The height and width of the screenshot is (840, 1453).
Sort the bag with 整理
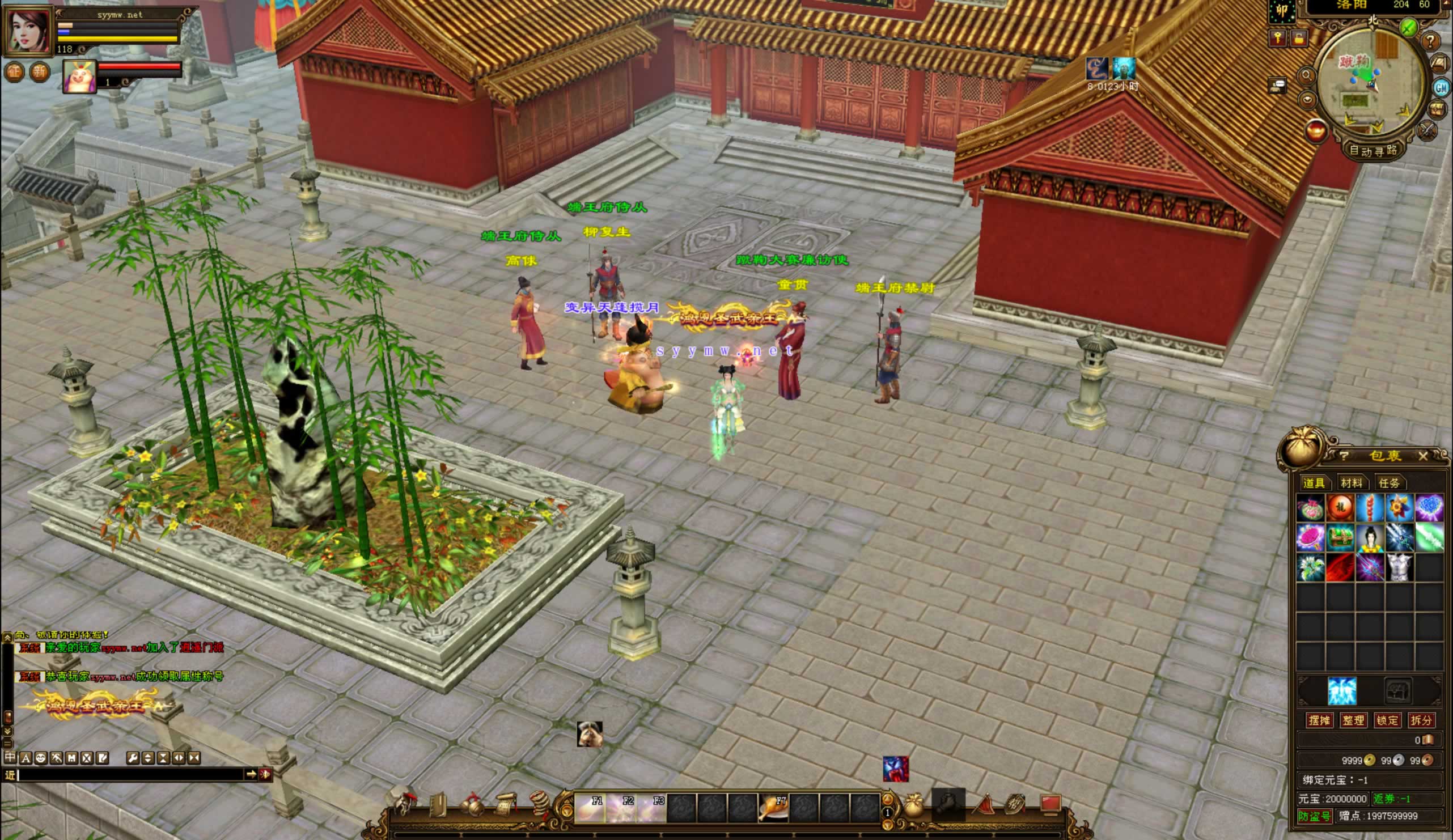(1353, 720)
